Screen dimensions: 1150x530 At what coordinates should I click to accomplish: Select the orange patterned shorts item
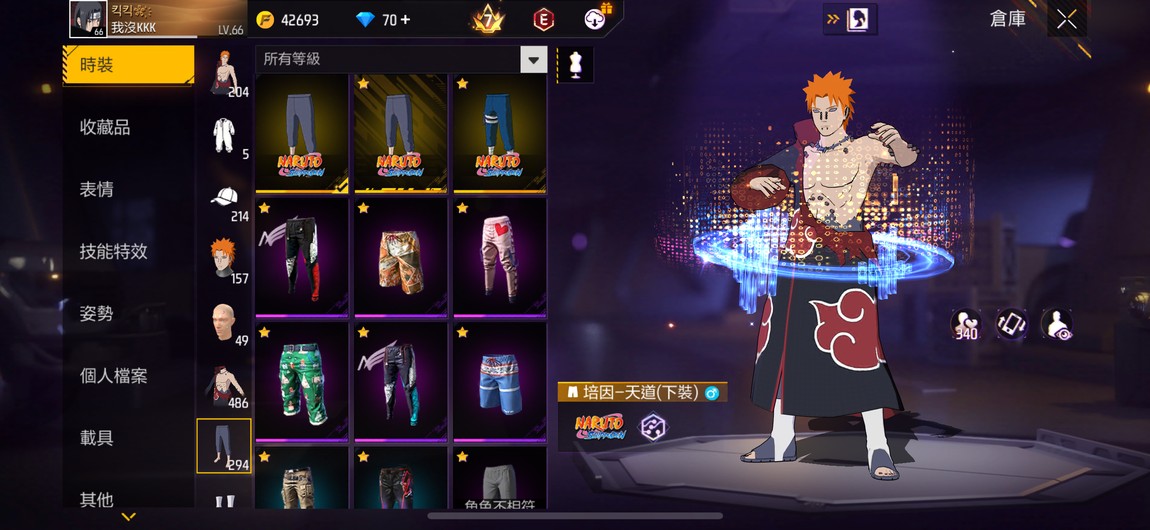(401, 257)
